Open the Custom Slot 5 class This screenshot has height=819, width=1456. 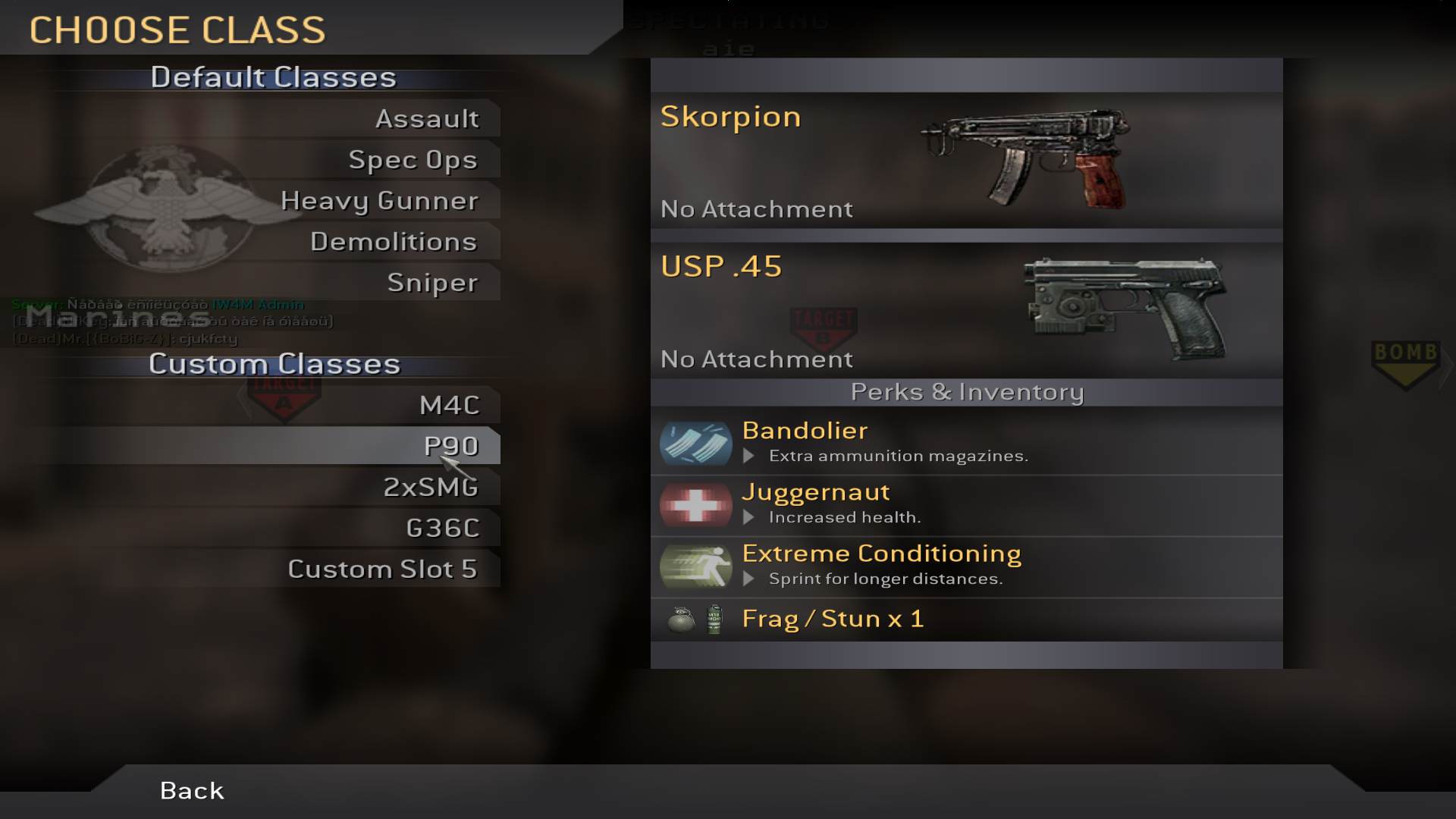point(383,568)
